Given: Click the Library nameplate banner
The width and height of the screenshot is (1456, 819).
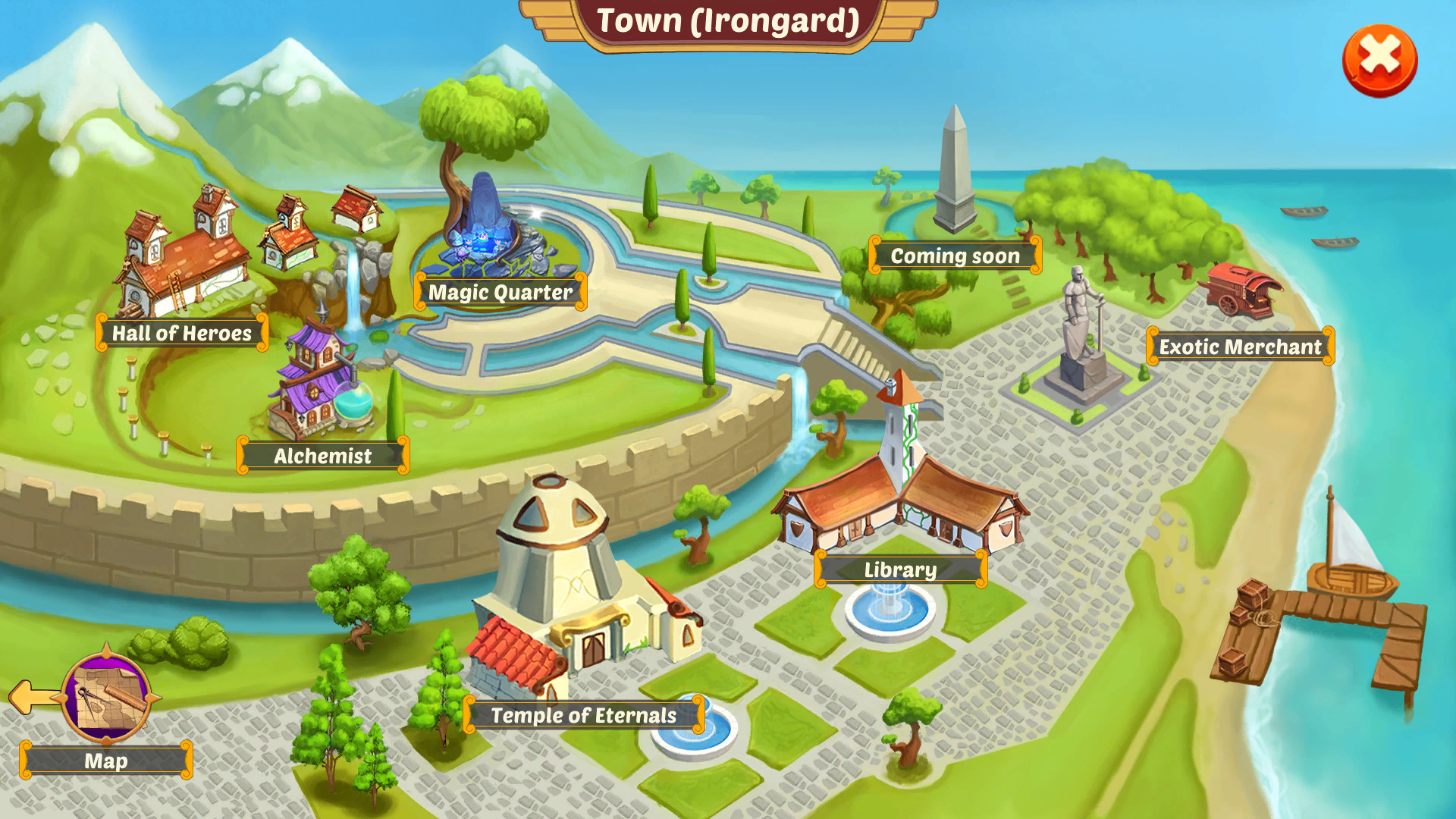Looking at the screenshot, I should pos(899,570).
